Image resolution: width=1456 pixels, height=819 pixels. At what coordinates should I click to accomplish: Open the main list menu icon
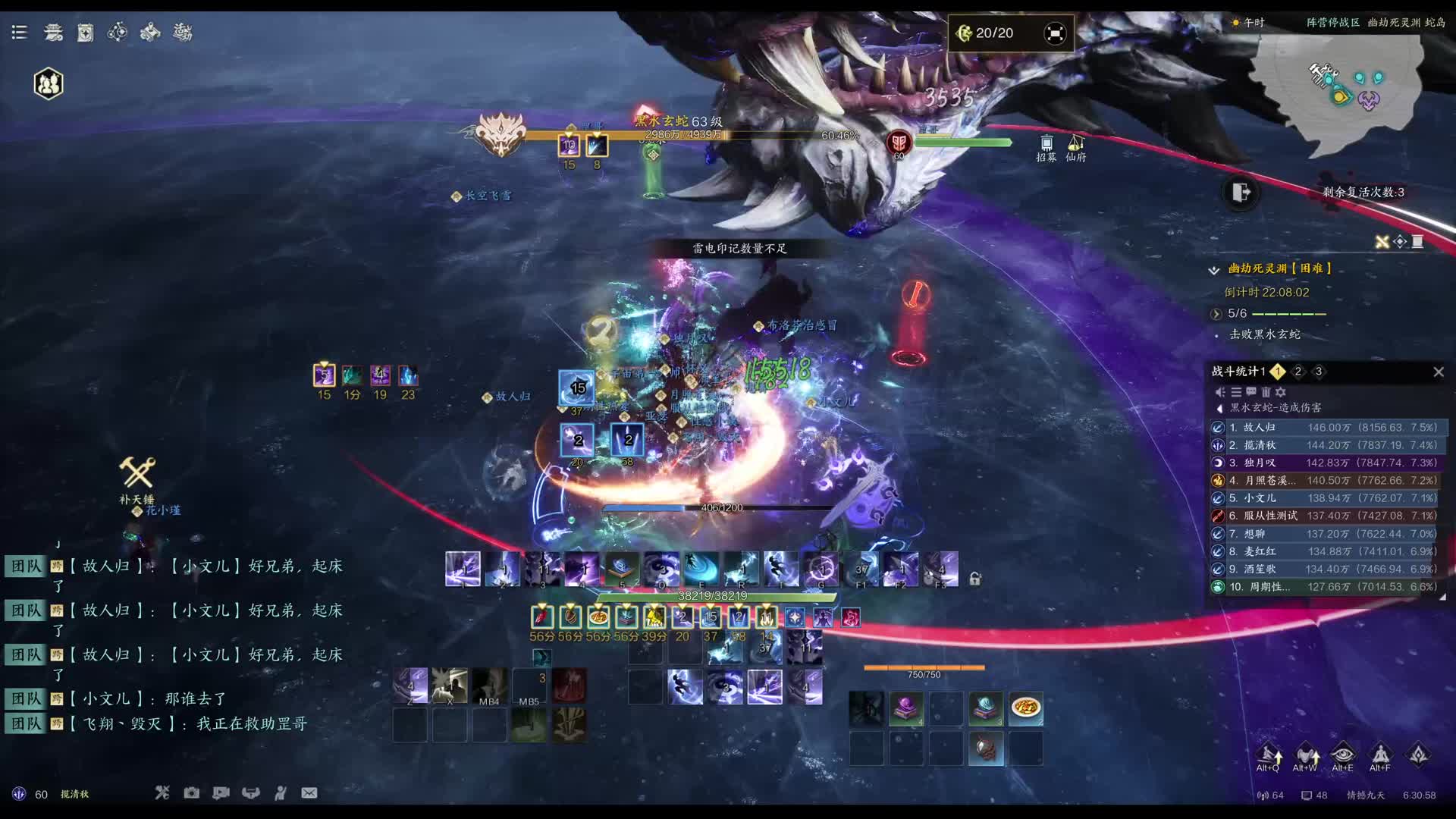20,32
